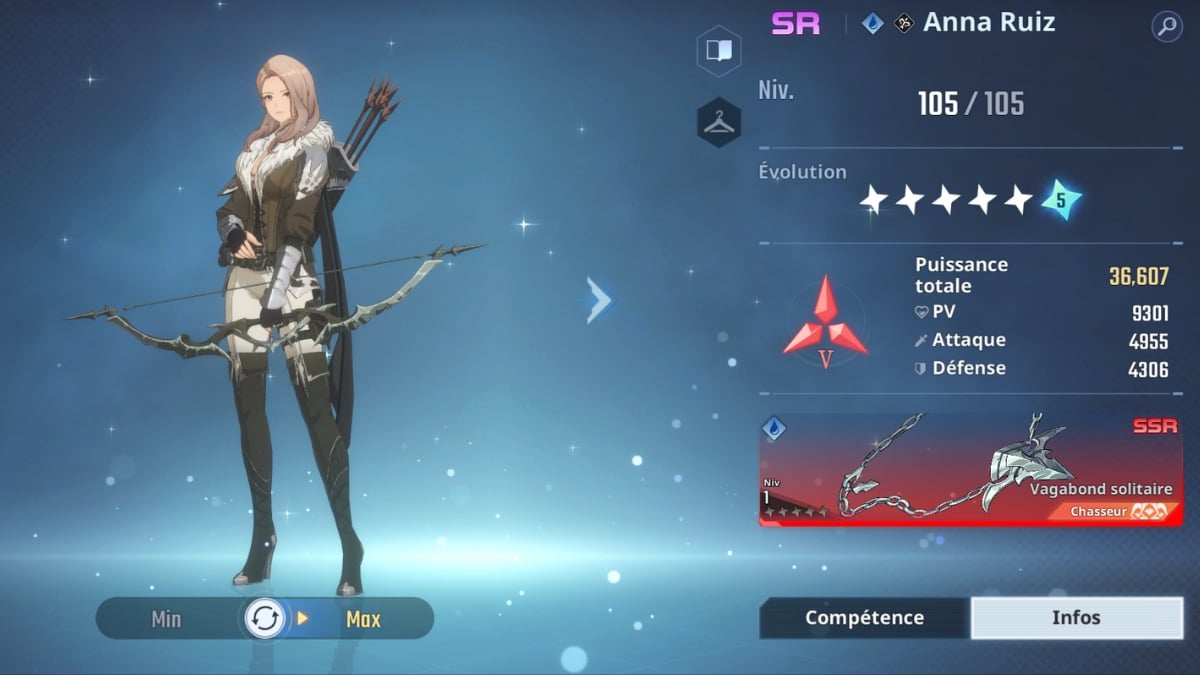The width and height of the screenshot is (1200, 675).
Task: Click the magnifying glass icon
Action: pos(1166,26)
